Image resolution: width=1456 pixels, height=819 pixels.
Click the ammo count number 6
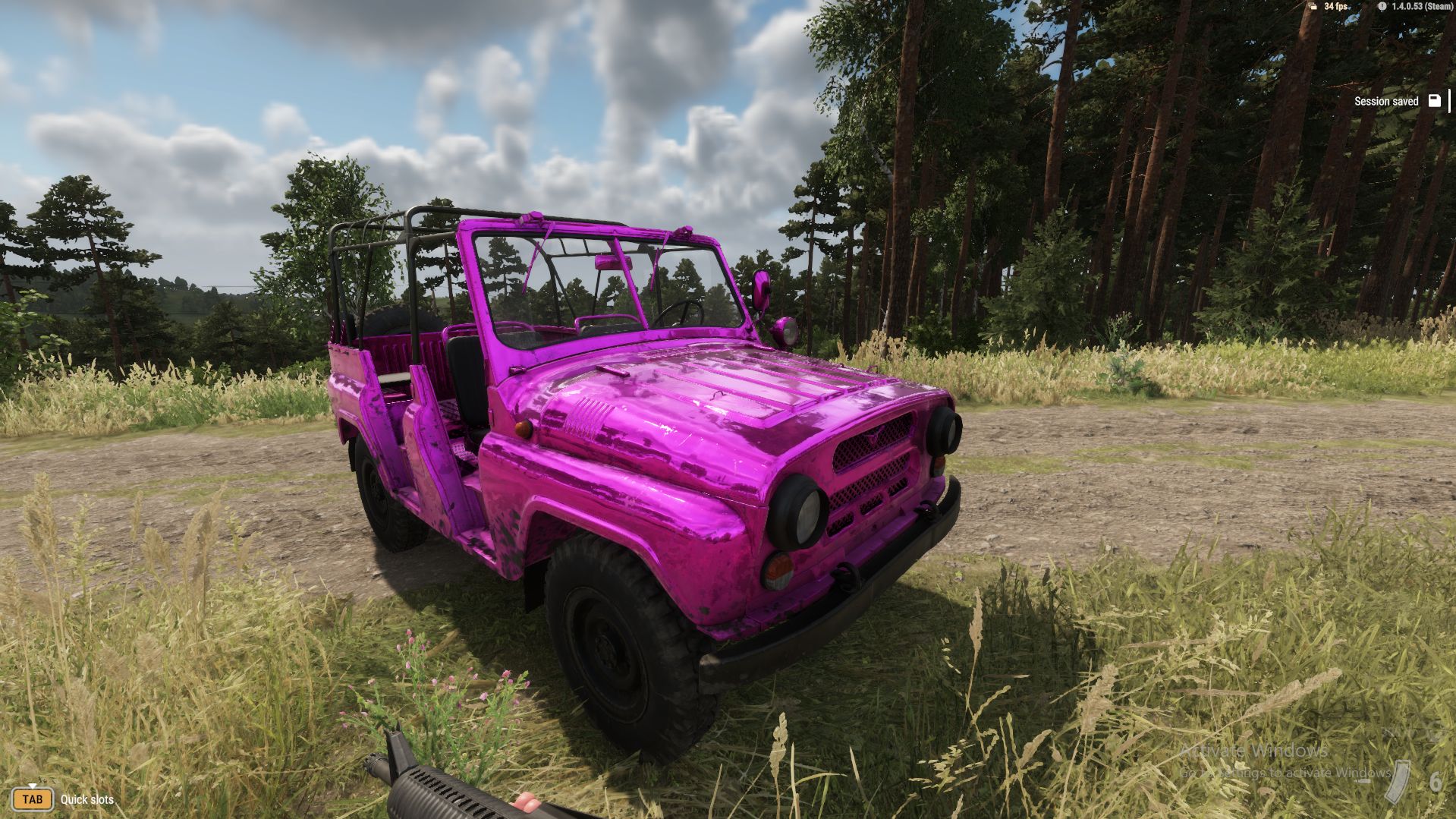[x=1436, y=782]
